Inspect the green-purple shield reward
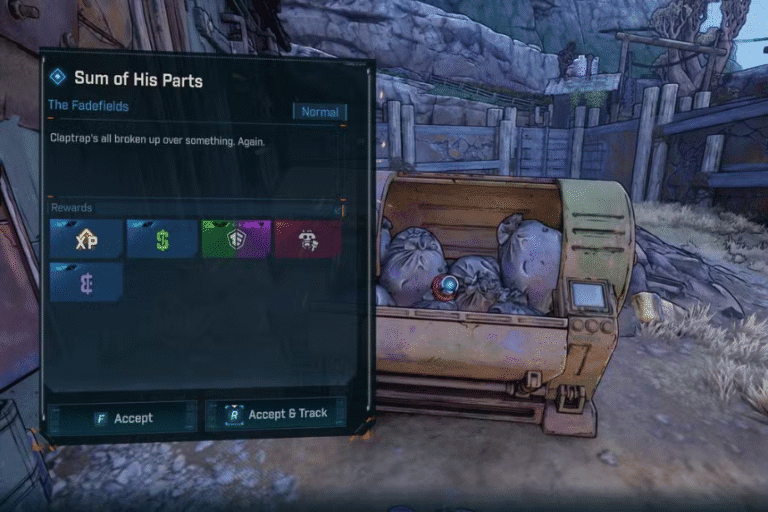 point(236,240)
